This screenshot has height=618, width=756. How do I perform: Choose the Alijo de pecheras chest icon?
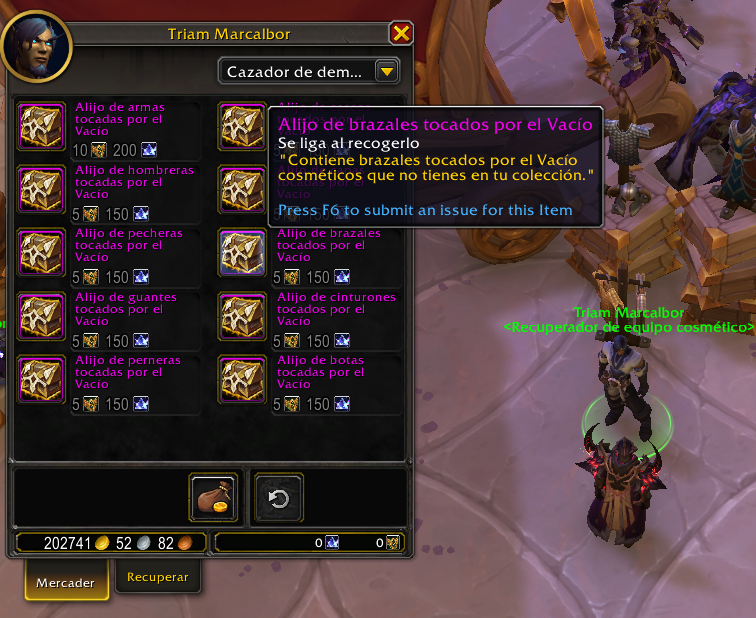tap(41, 252)
